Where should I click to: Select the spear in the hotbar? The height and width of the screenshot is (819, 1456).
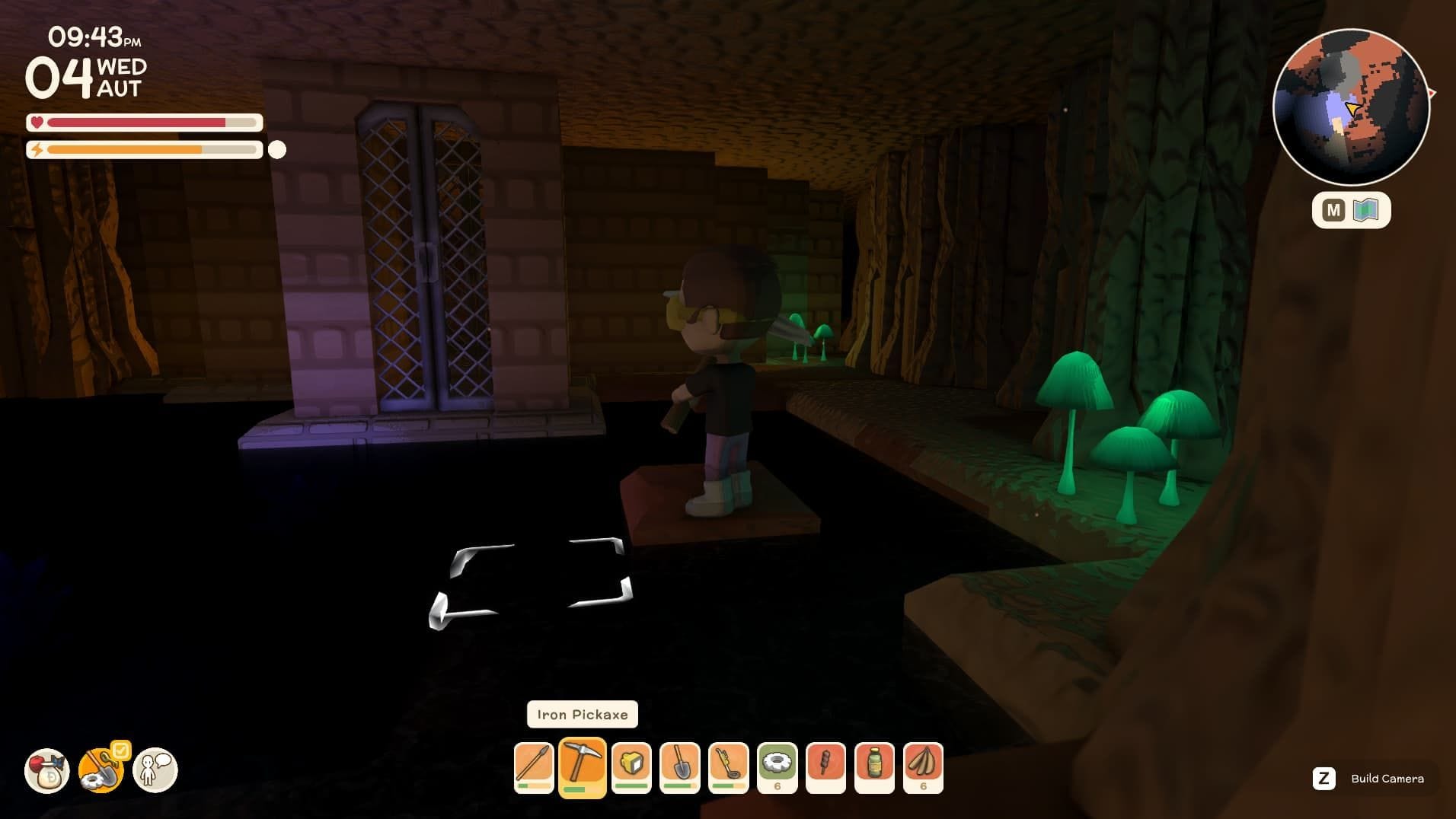[x=533, y=766]
